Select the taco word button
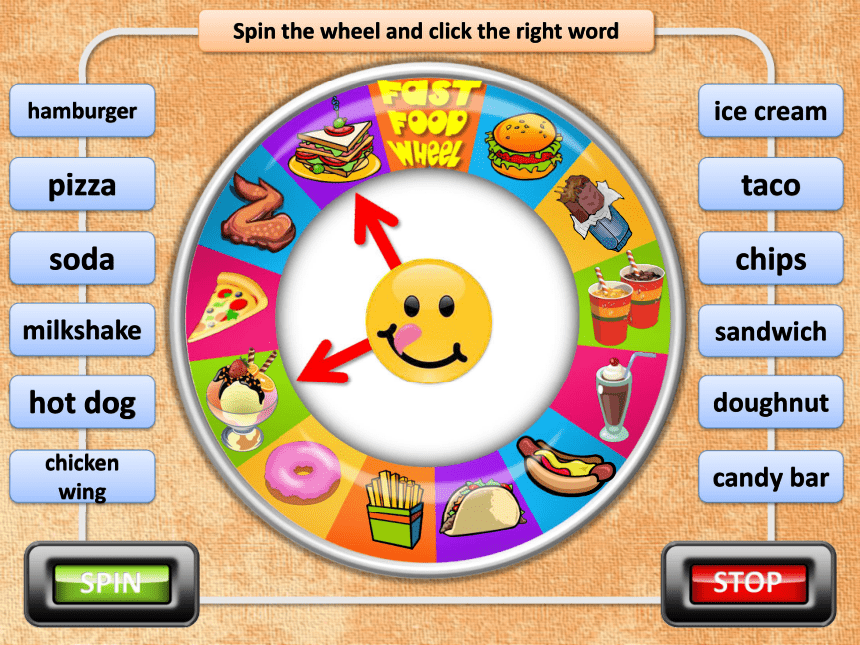 [x=770, y=185]
